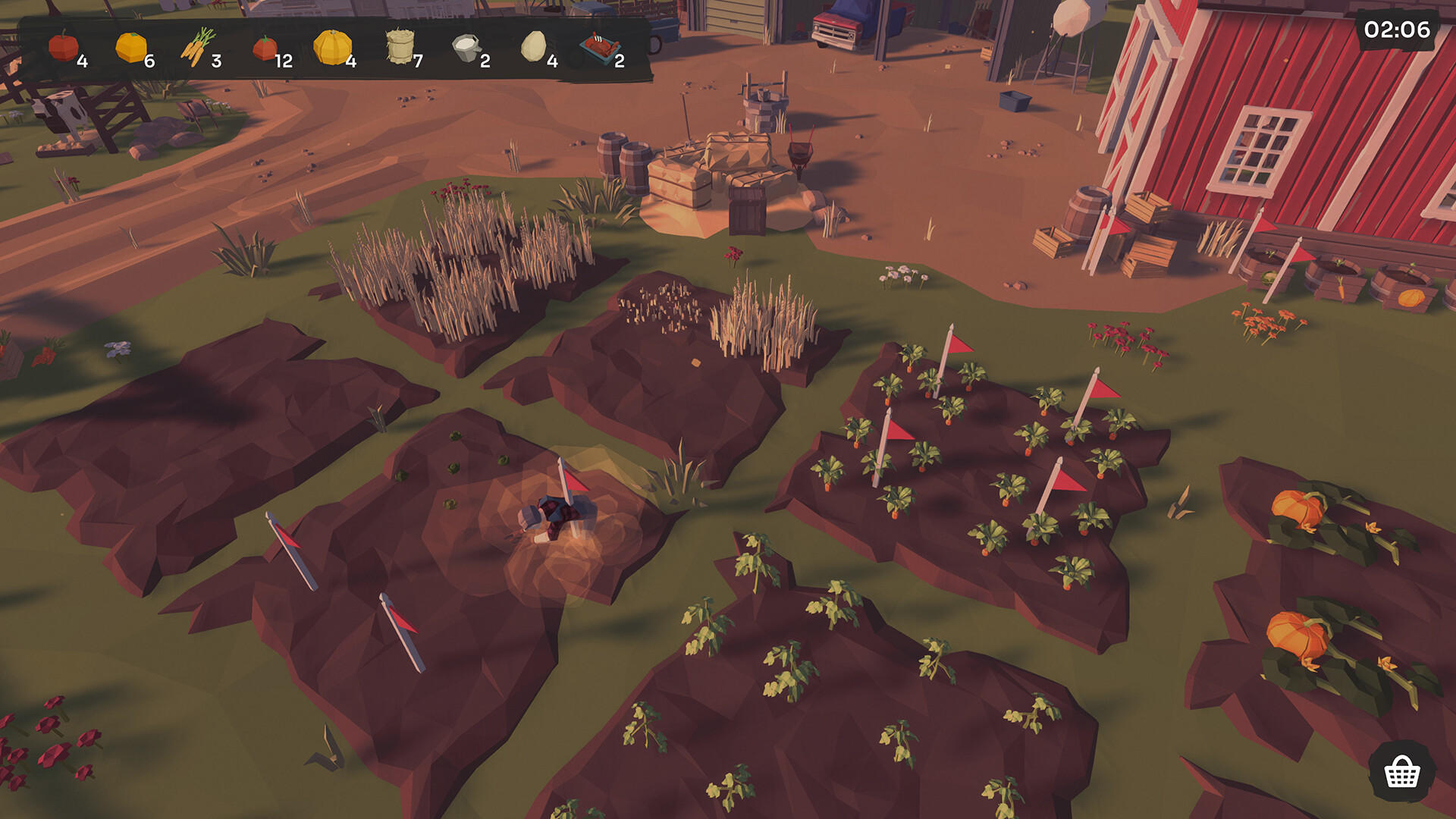1456x819 pixels.
Task: Click the pumpkin inventory icon
Action: click(331, 48)
